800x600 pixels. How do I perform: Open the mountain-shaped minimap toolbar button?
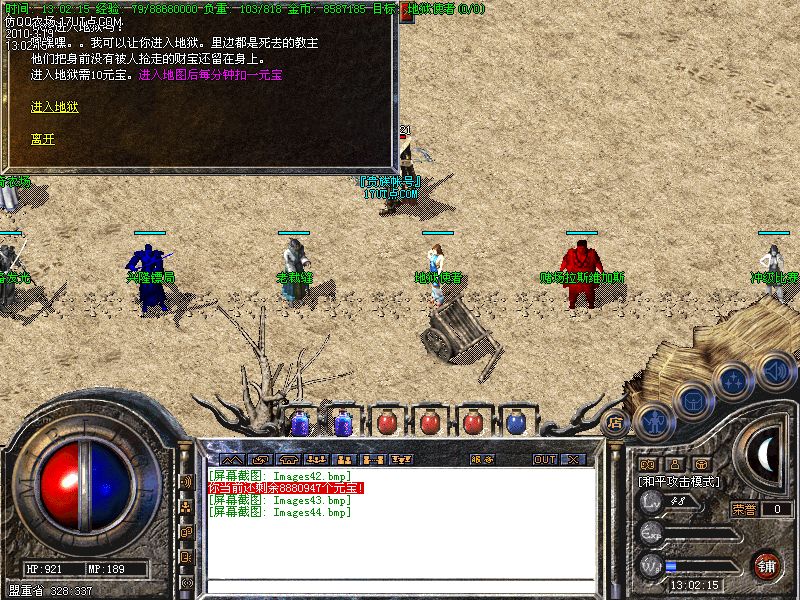pyautogui.click(x=231, y=459)
